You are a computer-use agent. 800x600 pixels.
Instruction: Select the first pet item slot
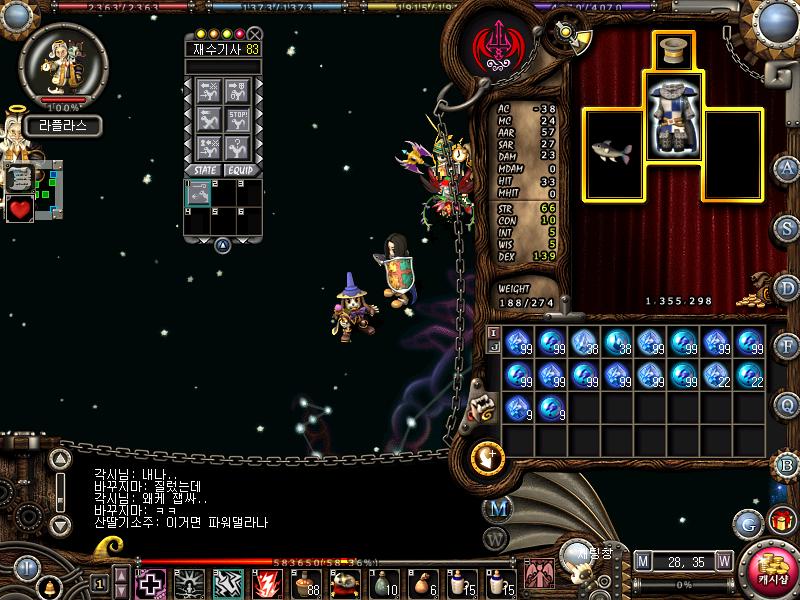pos(197,193)
